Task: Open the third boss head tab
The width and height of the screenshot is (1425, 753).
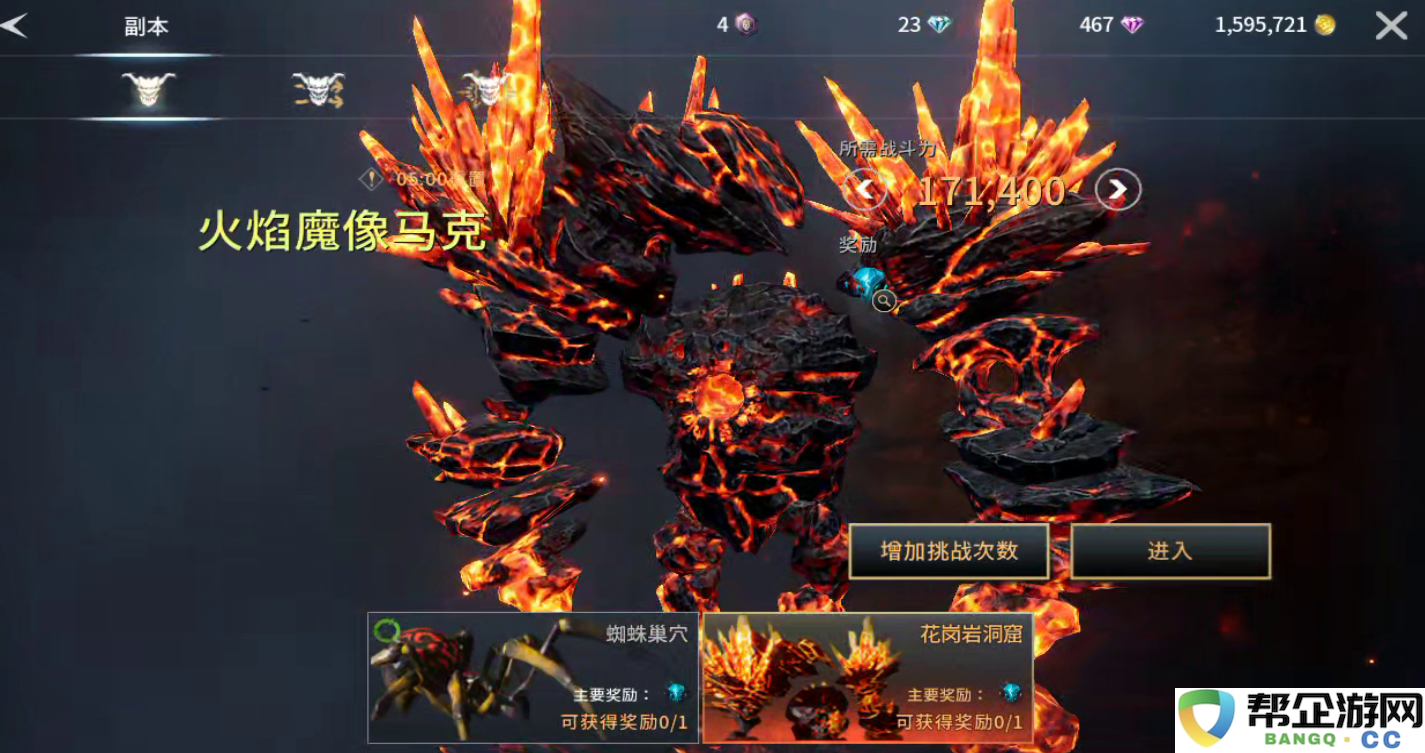Action: coord(488,88)
